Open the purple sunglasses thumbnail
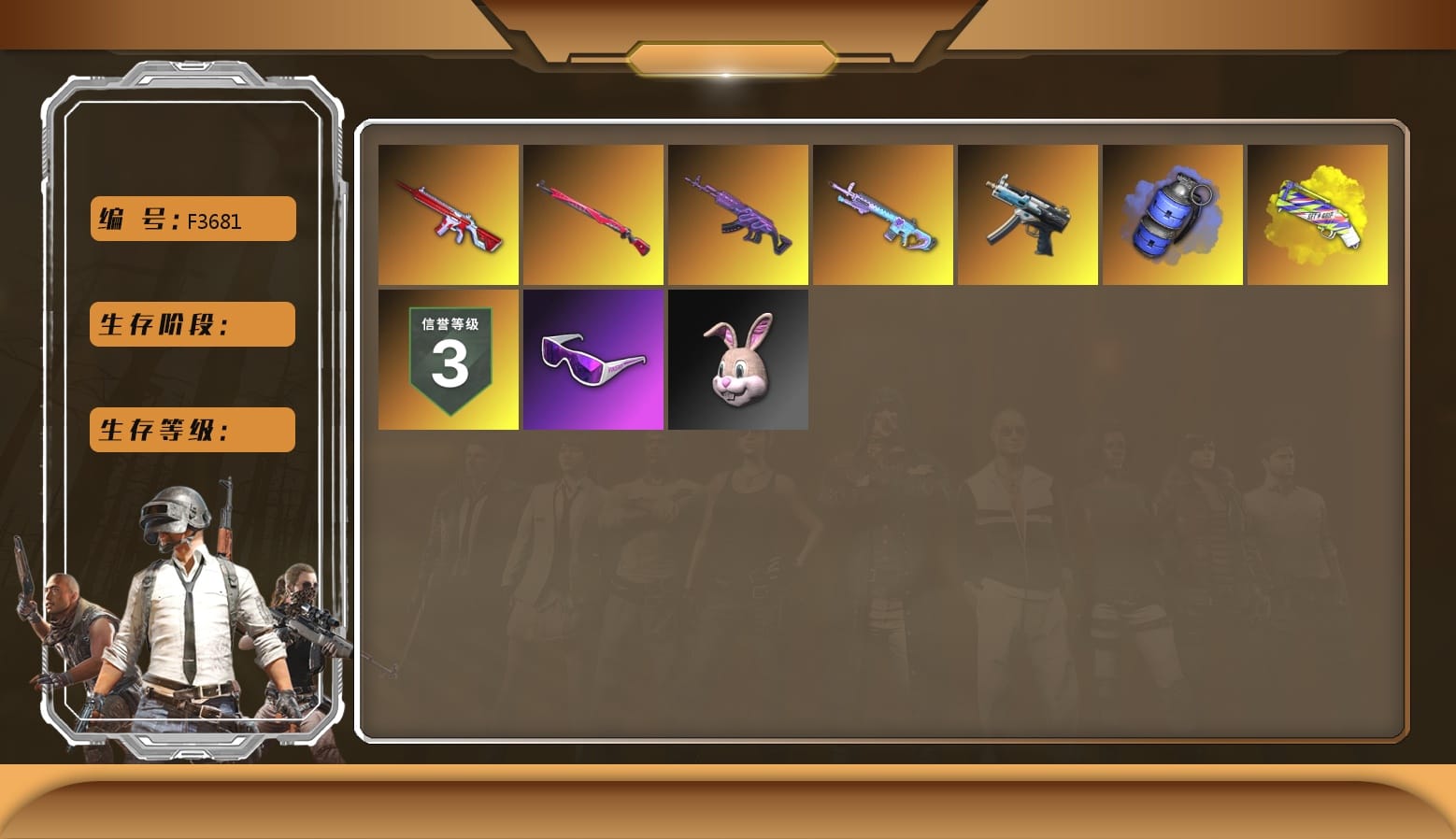1456x839 pixels. point(592,359)
